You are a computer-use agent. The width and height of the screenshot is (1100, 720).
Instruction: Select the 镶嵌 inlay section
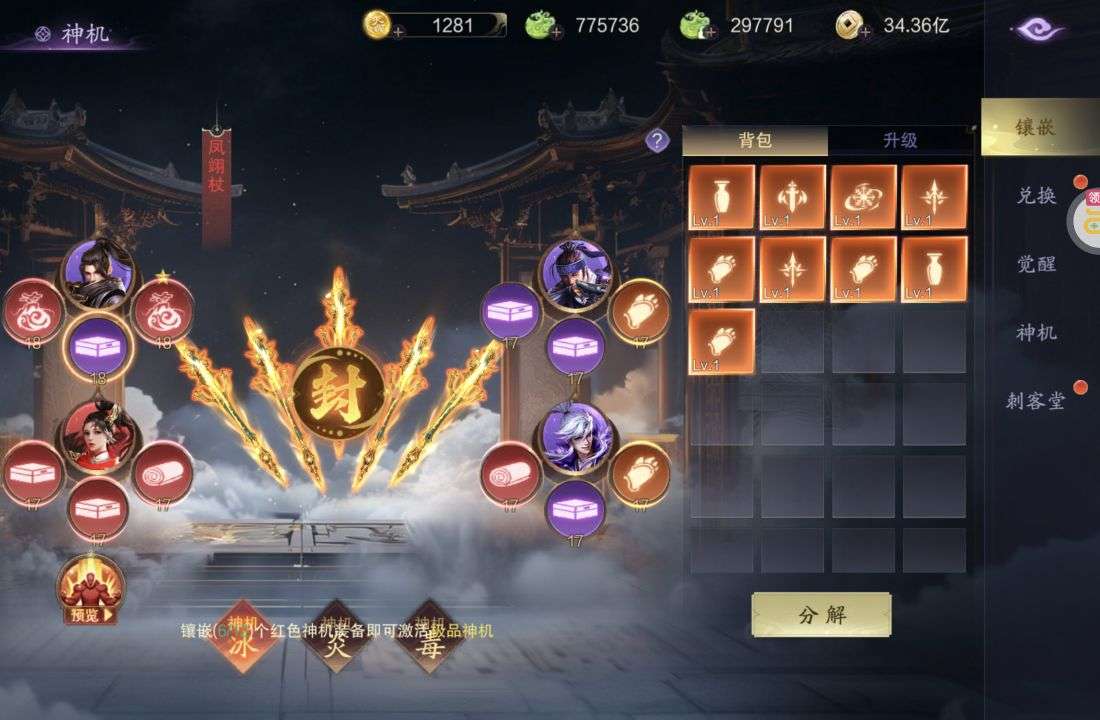click(x=1037, y=128)
